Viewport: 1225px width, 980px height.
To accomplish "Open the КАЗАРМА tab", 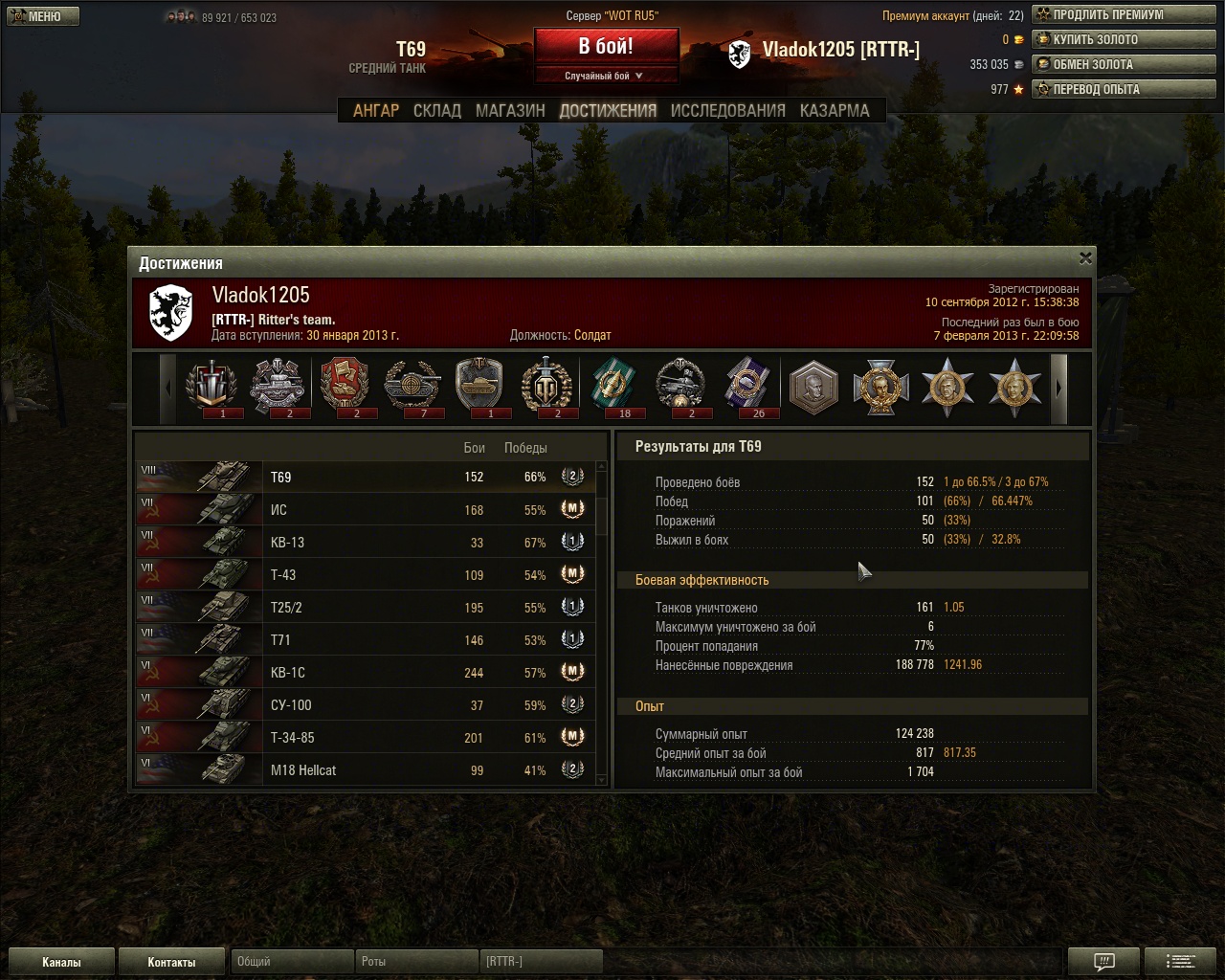I will 835,111.
